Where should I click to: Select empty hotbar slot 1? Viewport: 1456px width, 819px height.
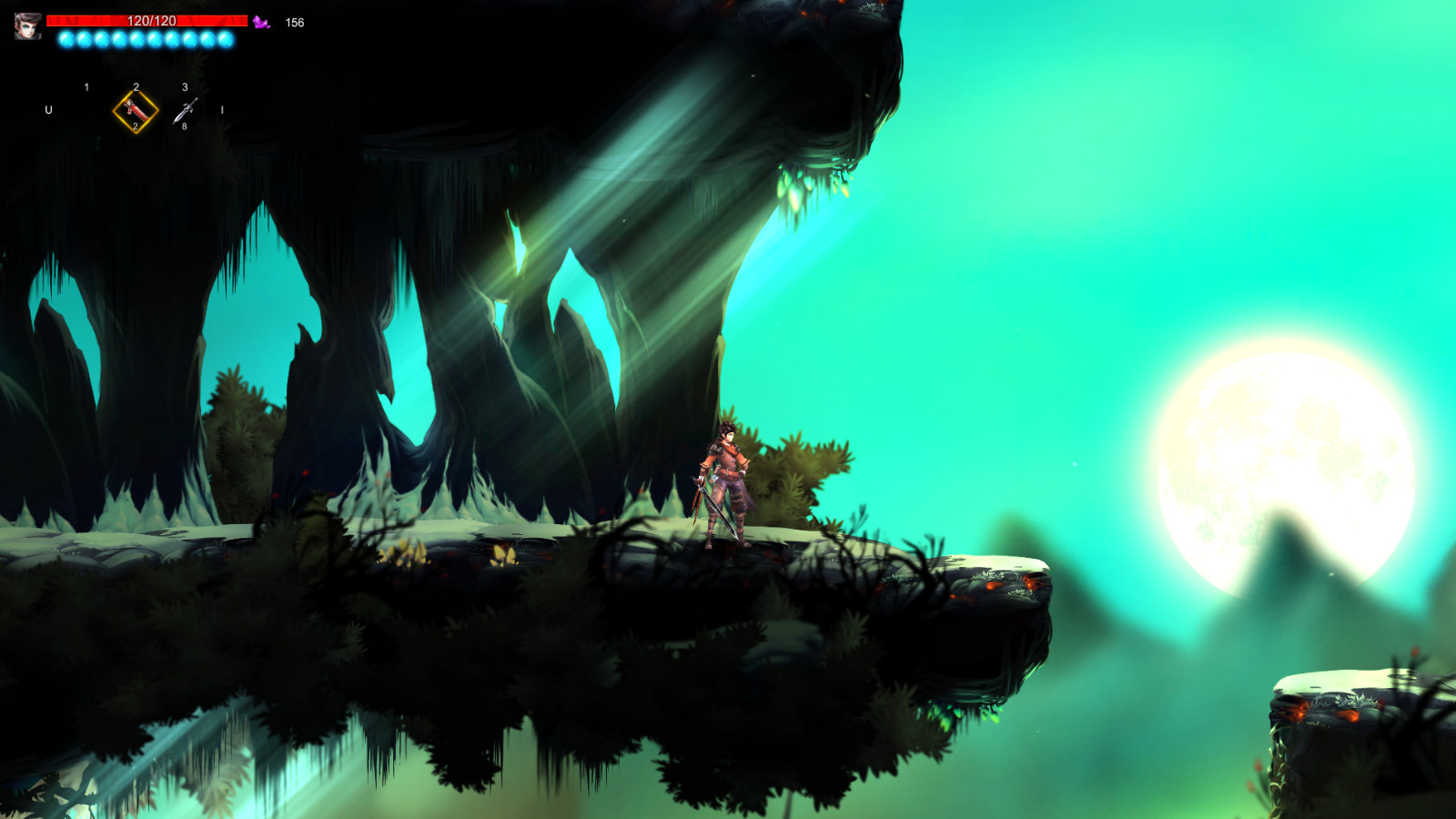86,109
